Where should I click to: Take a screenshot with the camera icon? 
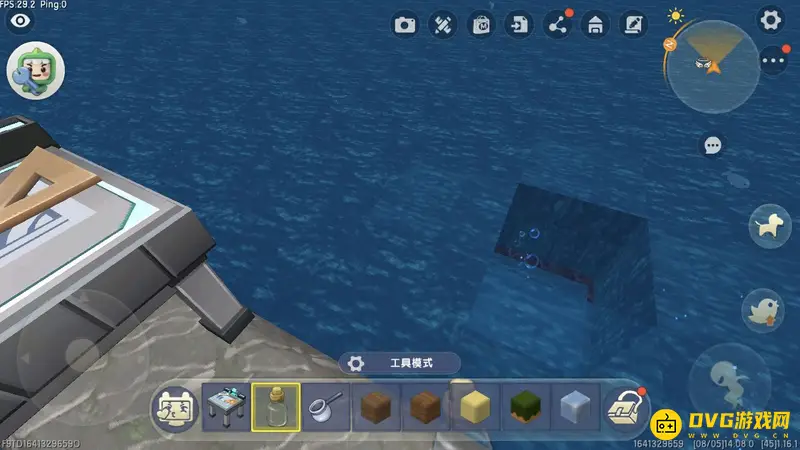405,25
